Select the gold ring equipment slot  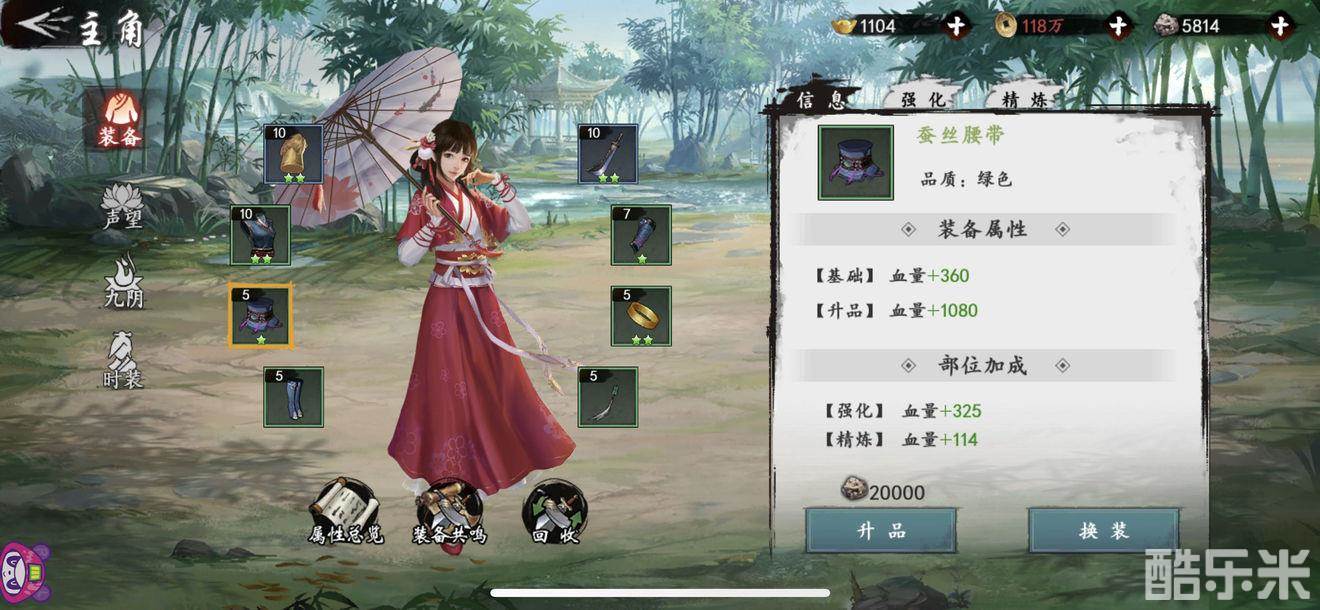[641, 316]
